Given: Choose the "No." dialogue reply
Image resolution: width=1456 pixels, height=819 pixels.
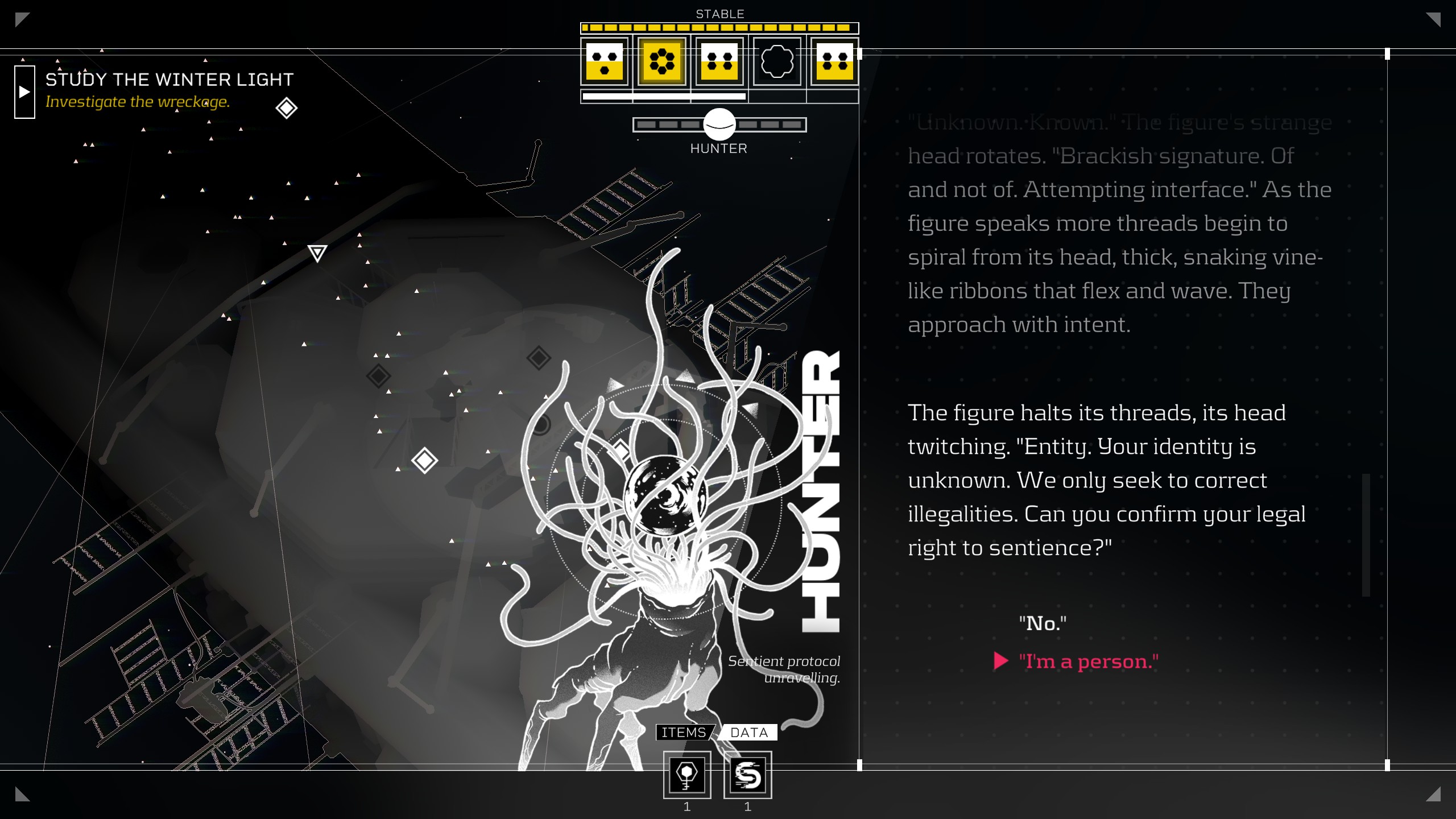Looking at the screenshot, I should [1043, 623].
